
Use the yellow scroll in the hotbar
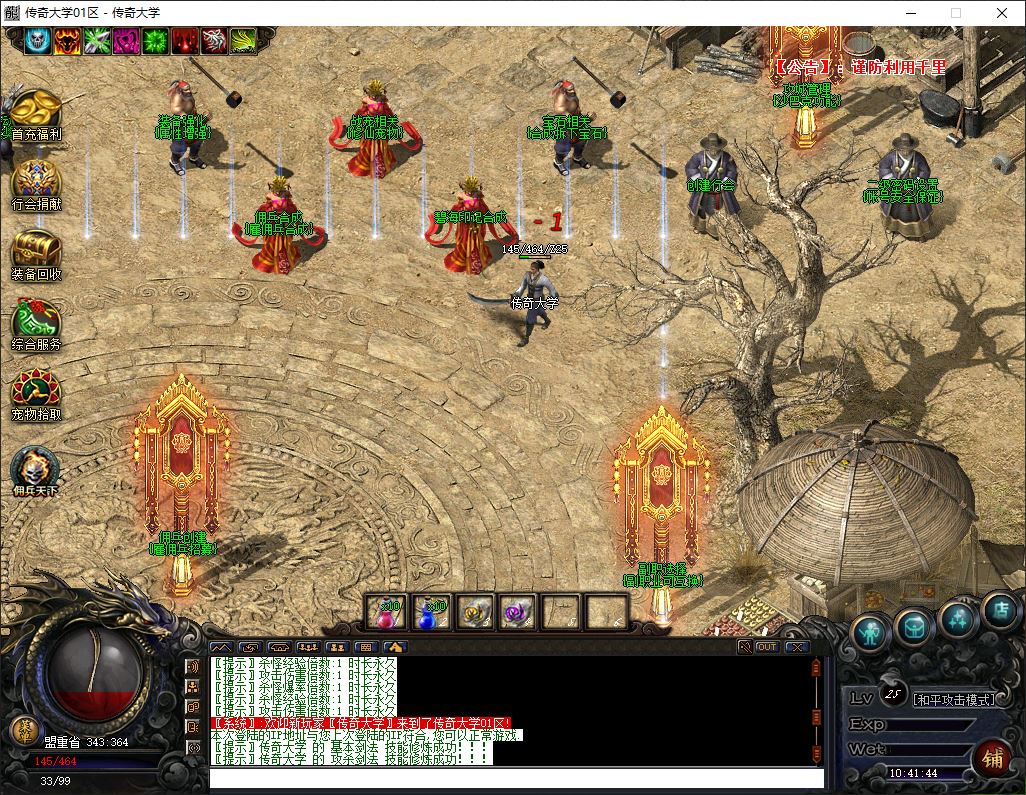pyautogui.click(x=476, y=611)
